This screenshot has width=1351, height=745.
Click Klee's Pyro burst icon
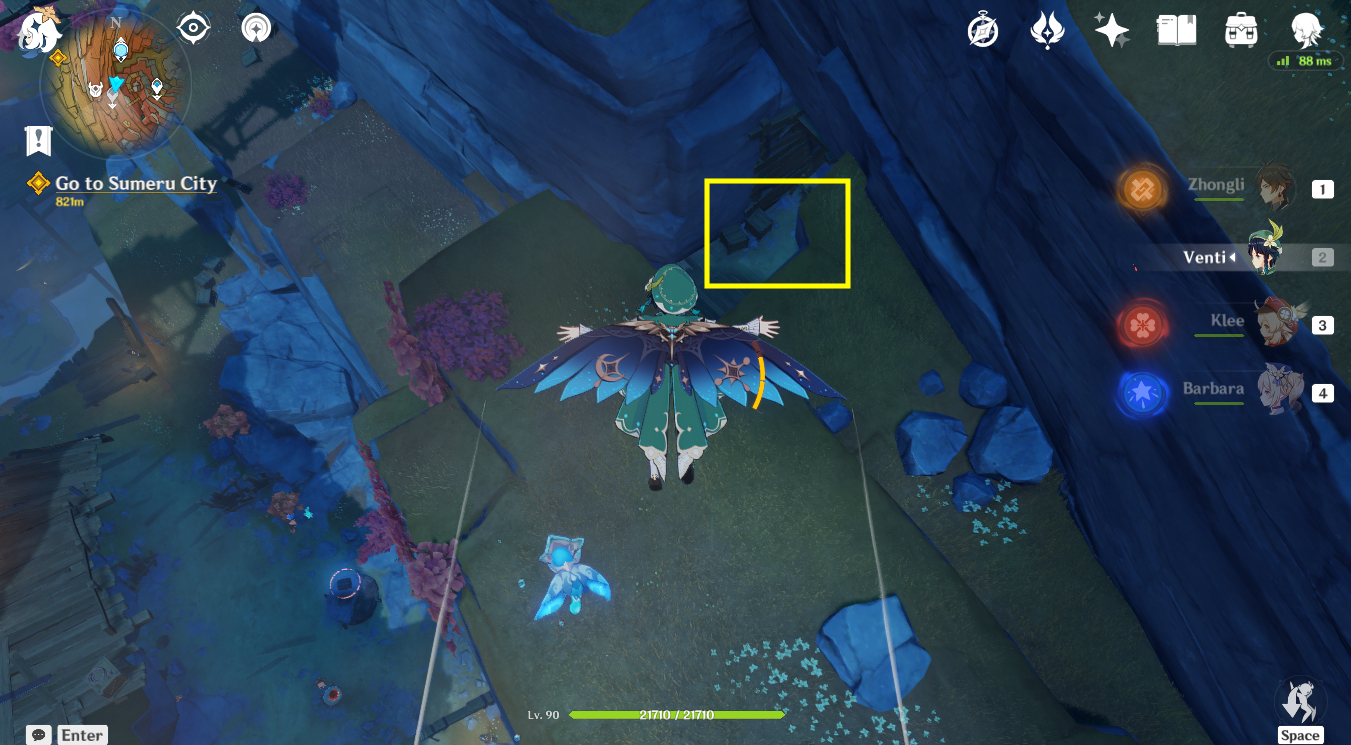coord(1141,323)
